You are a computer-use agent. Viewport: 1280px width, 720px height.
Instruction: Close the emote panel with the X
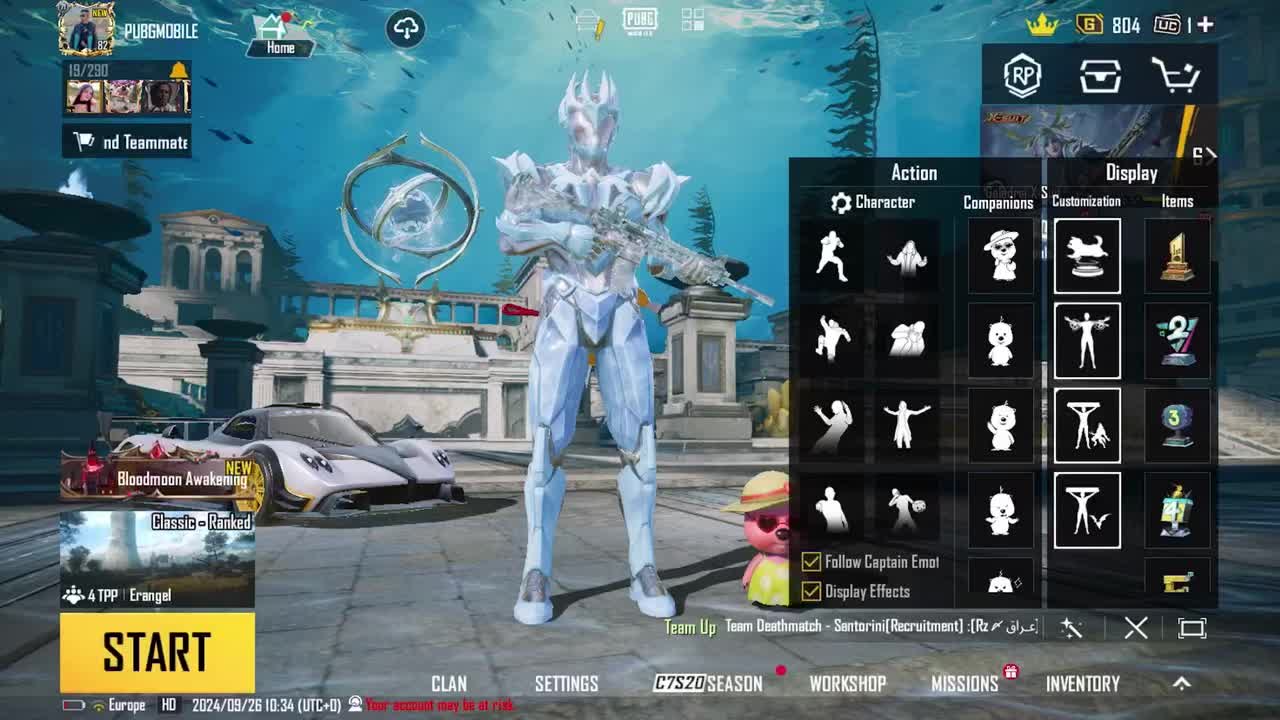[x=1136, y=628]
